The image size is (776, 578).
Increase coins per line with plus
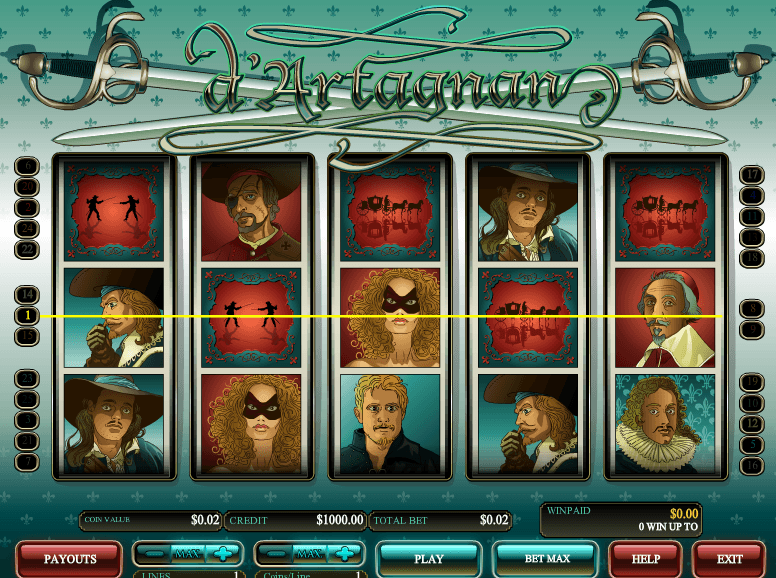pos(343,553)
